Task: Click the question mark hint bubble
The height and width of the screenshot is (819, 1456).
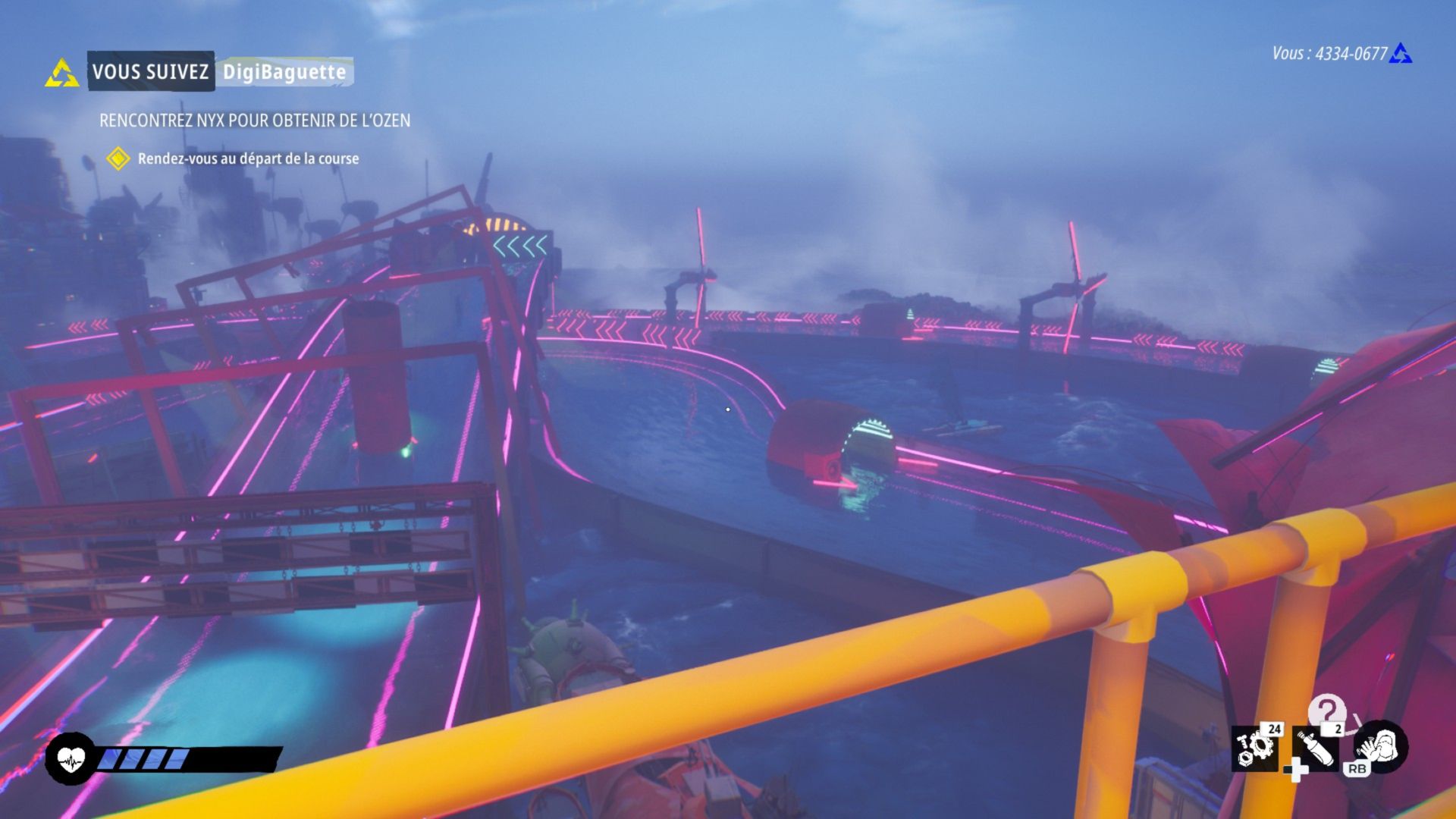Action: [x=1326, y=712]
